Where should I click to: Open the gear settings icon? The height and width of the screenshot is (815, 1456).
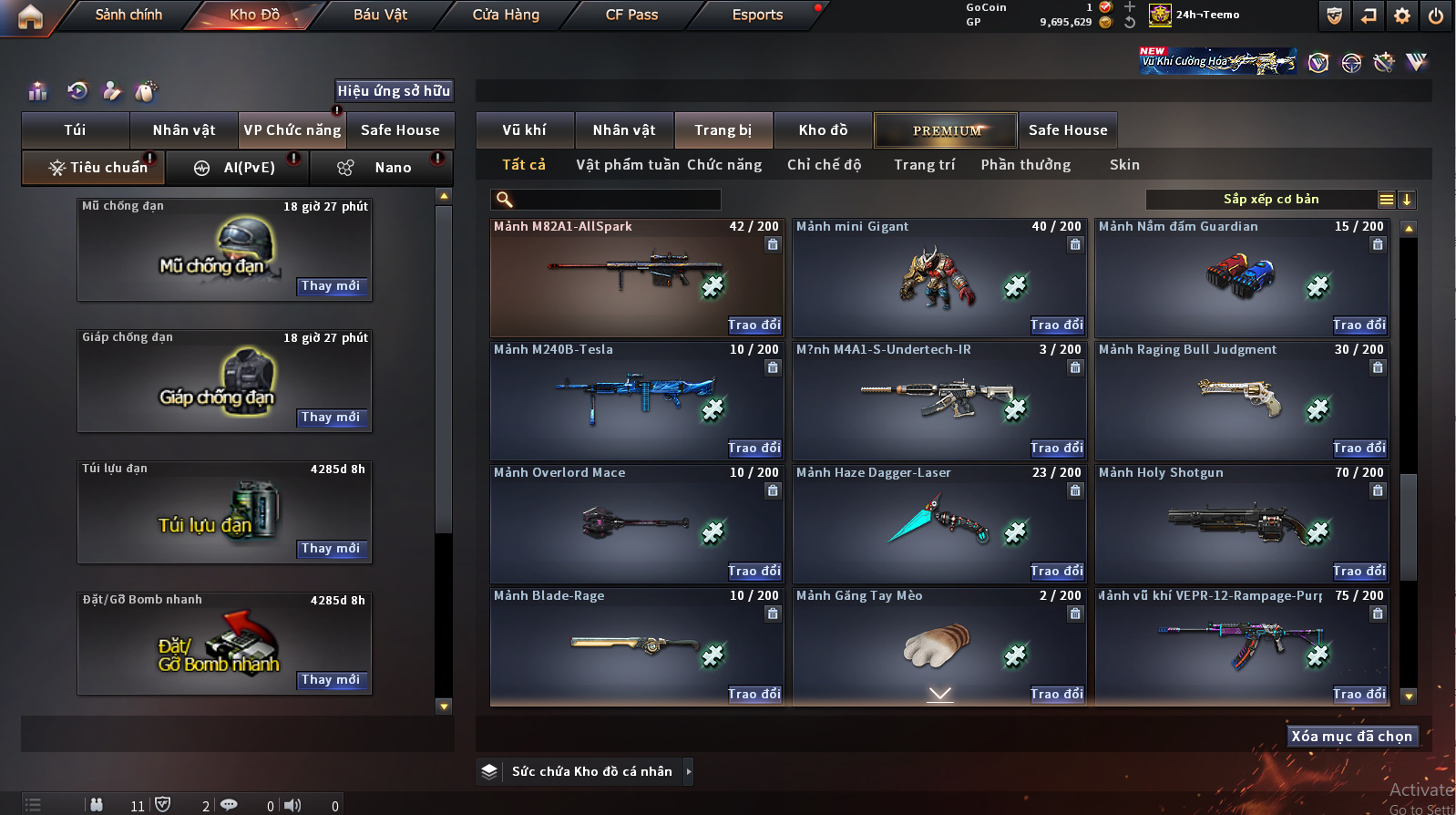(x=1402, y=15)
